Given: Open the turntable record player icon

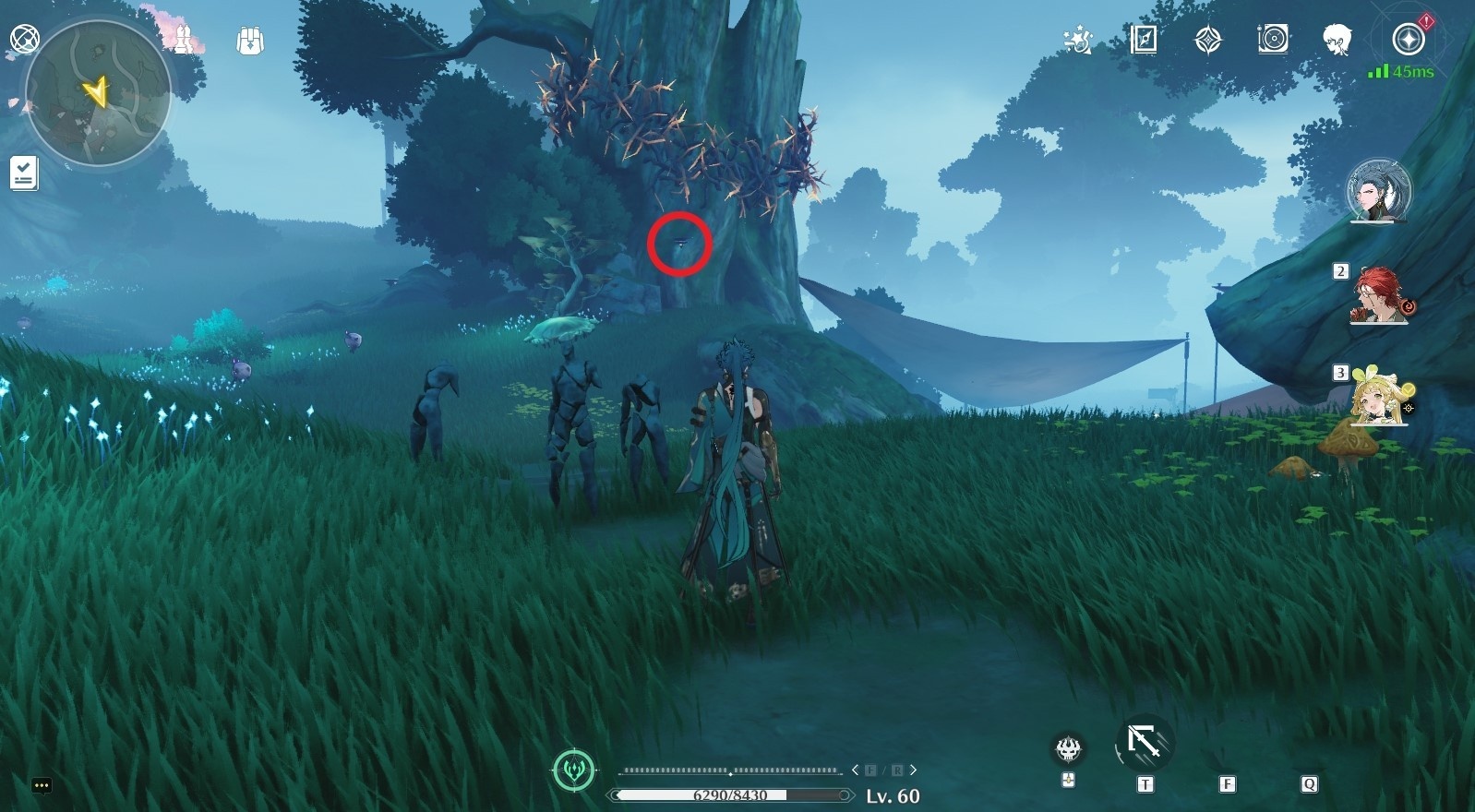Looking at the screenshot, I should (x=1273, y=40).
